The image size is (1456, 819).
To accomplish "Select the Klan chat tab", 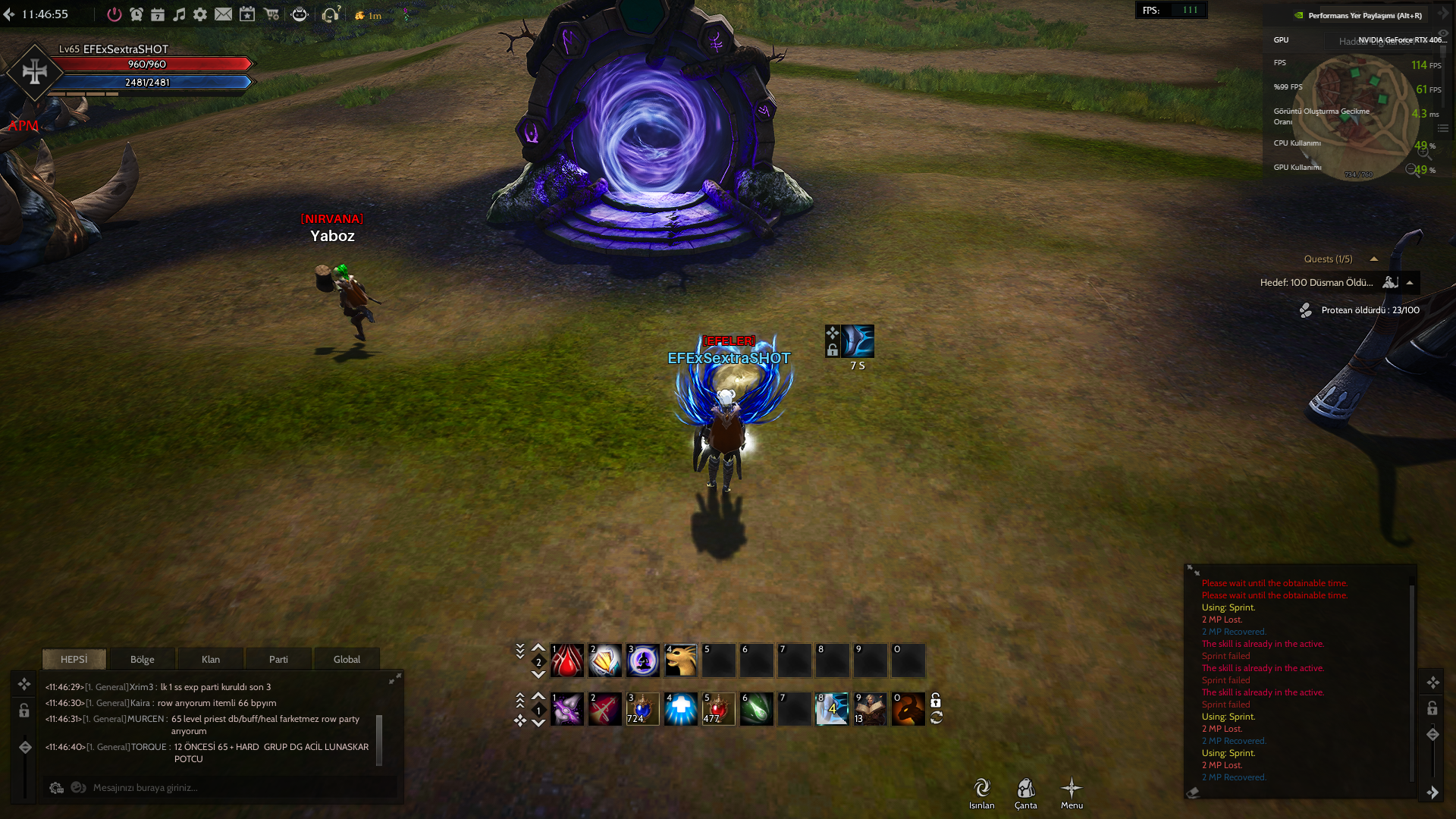I will pos(210,659).
